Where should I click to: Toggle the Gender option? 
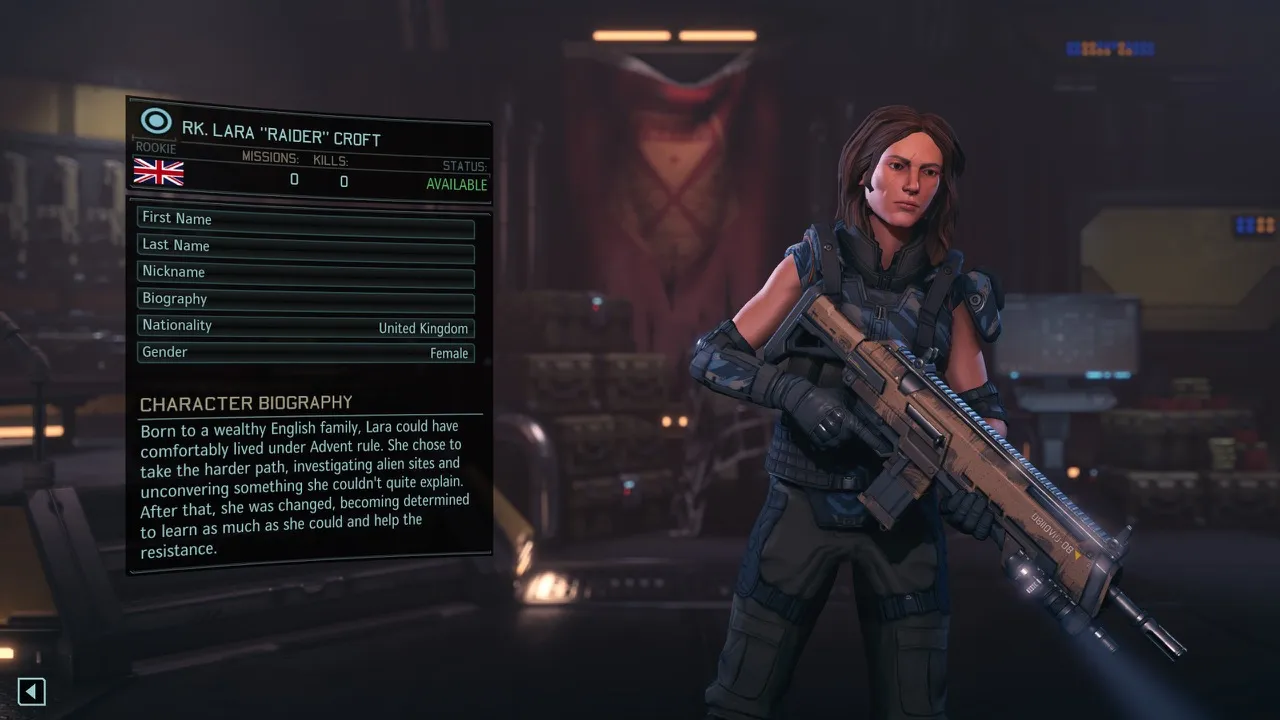click(305, 353)
